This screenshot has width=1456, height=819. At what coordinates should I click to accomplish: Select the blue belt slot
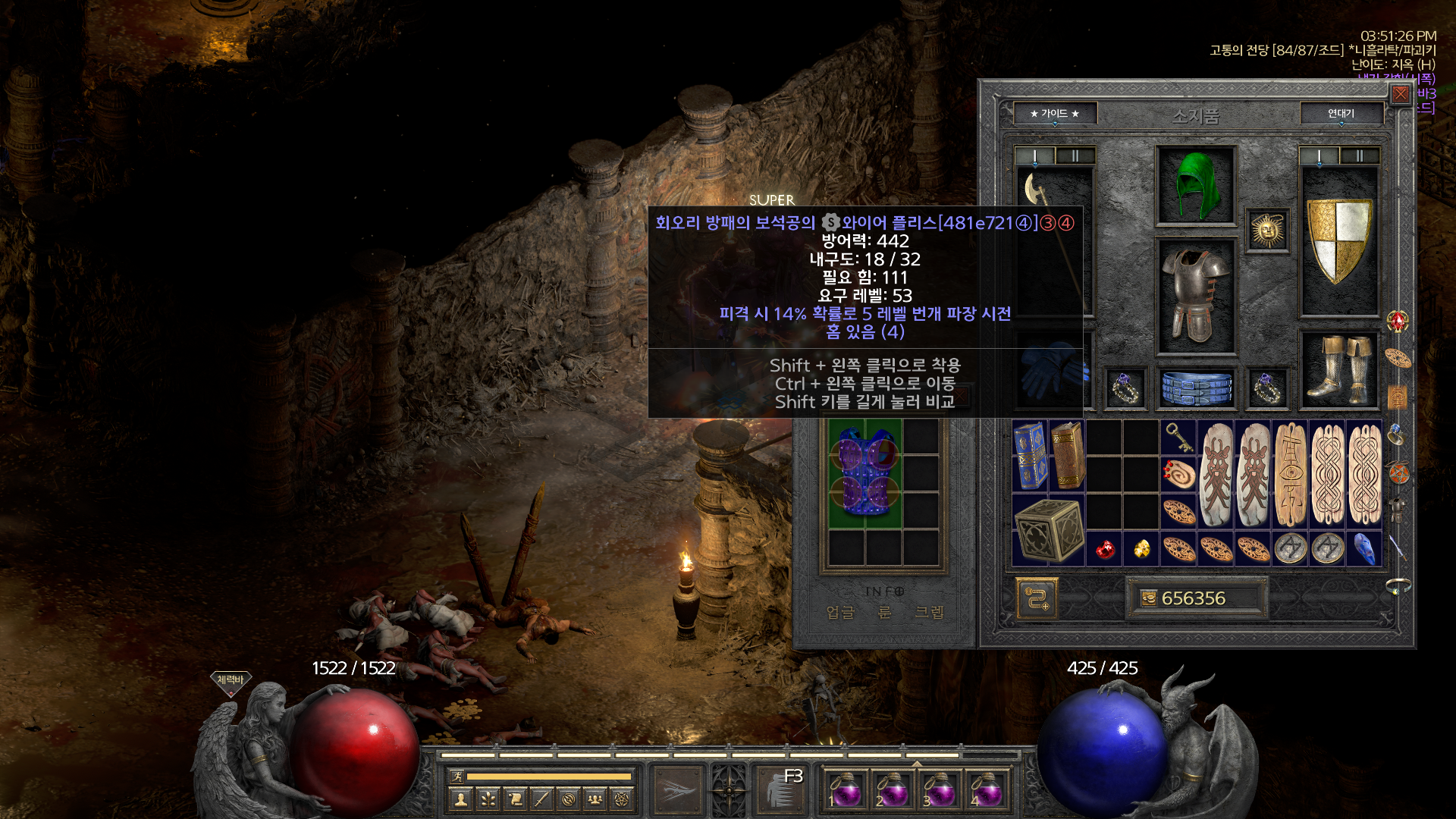(1196, 388)
